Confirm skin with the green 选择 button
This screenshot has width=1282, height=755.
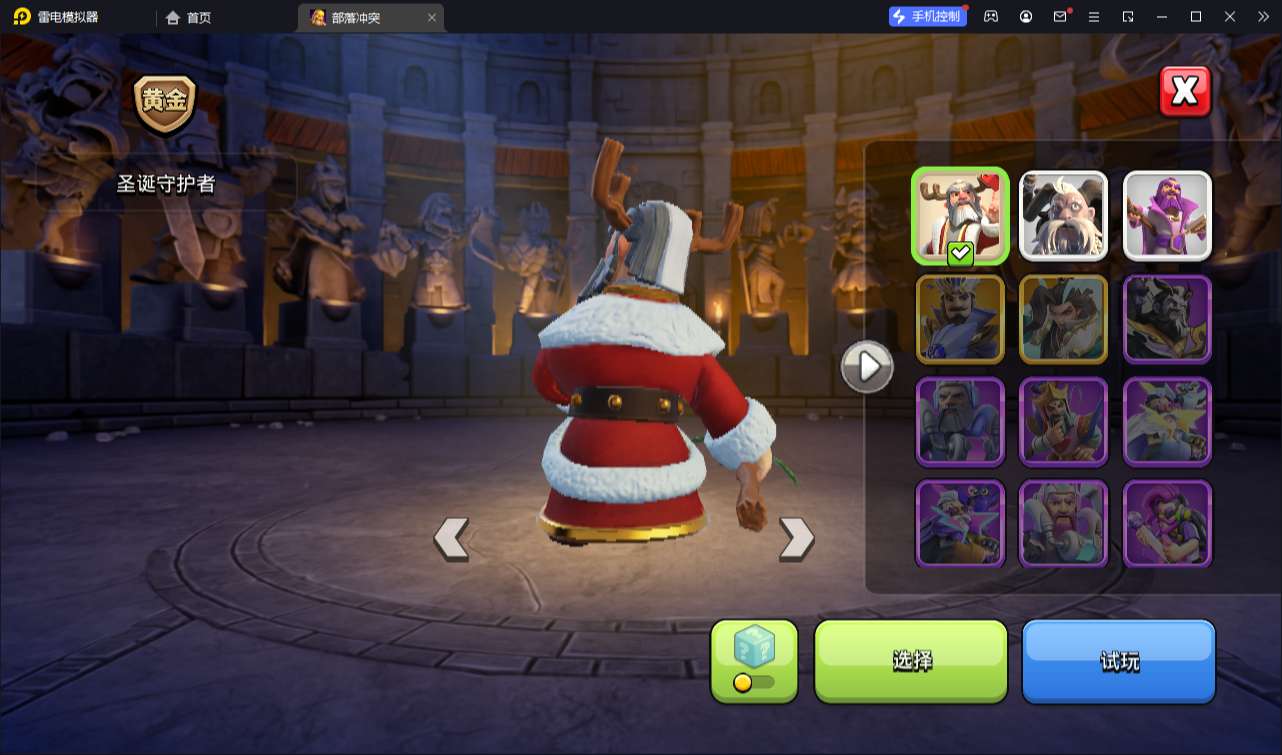[911, 660]
